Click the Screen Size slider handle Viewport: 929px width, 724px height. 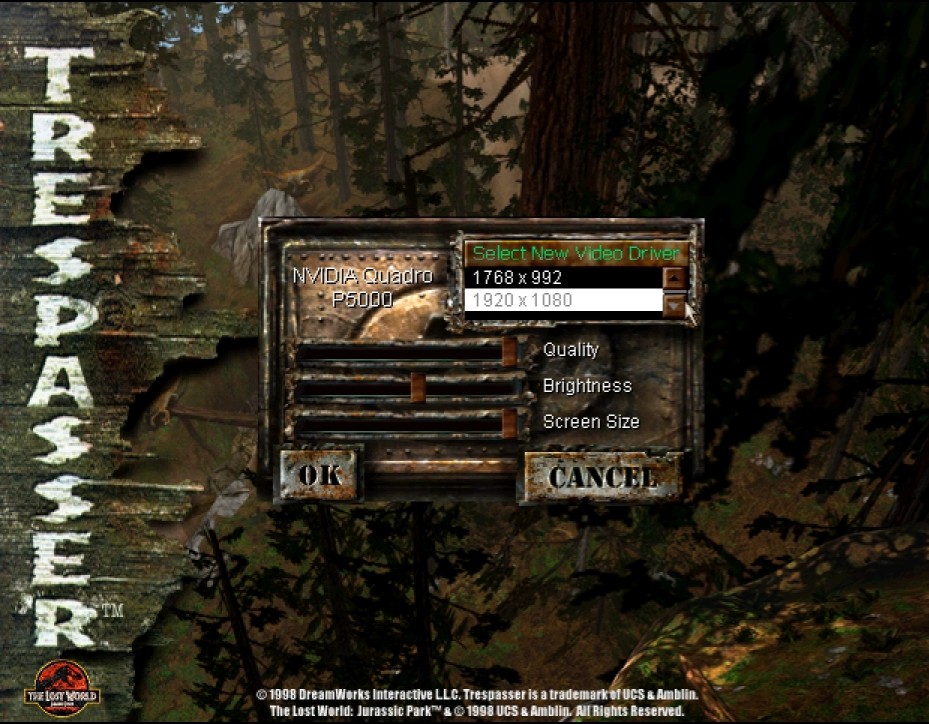pos(509,423)
